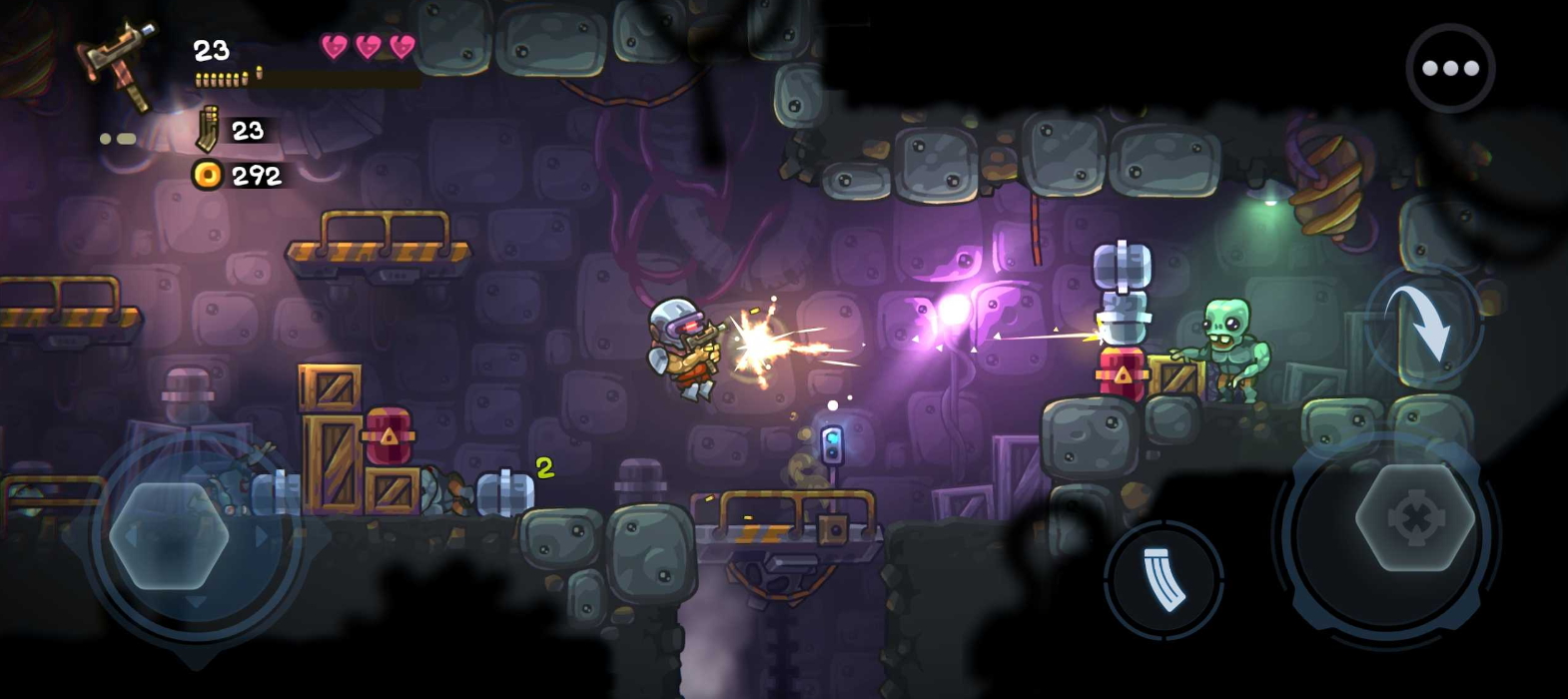Image resolution: width=1568 pixels, height=699 pixels.
Task: Fire using the crosshair hexagon button
Action: coord(1414,518)
